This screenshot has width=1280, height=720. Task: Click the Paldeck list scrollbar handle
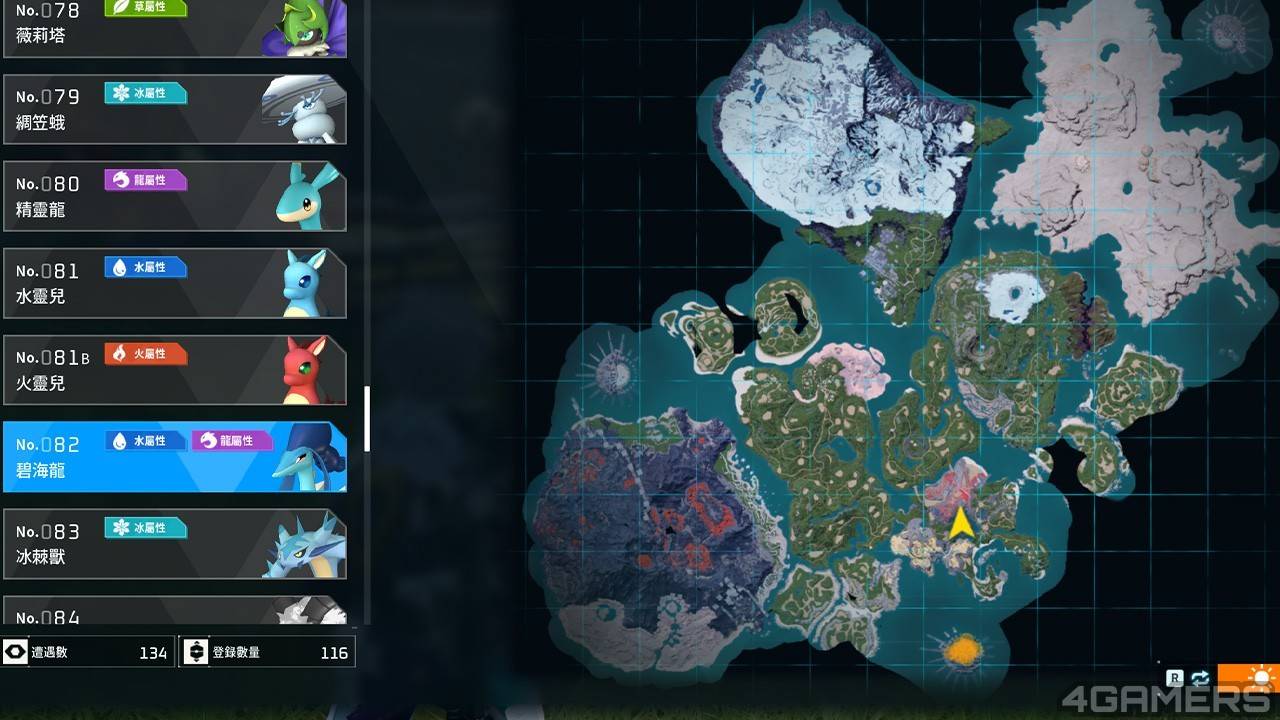tap(367, 418)
